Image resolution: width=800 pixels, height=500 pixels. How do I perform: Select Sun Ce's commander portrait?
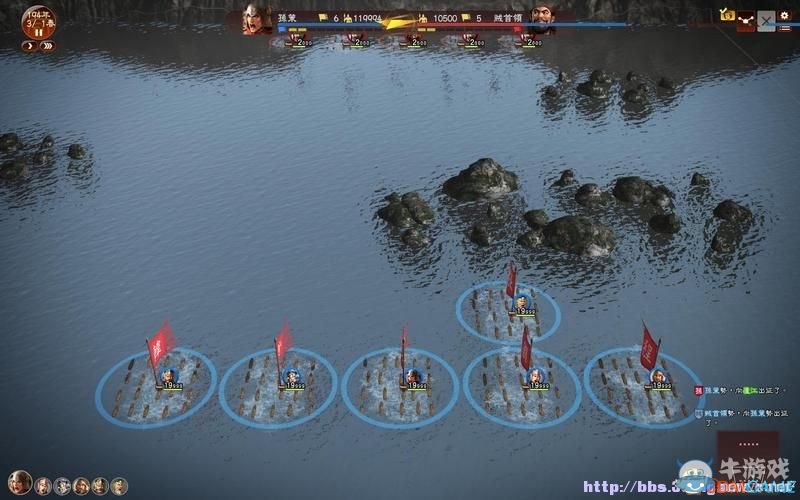click(x=256, y=19)
